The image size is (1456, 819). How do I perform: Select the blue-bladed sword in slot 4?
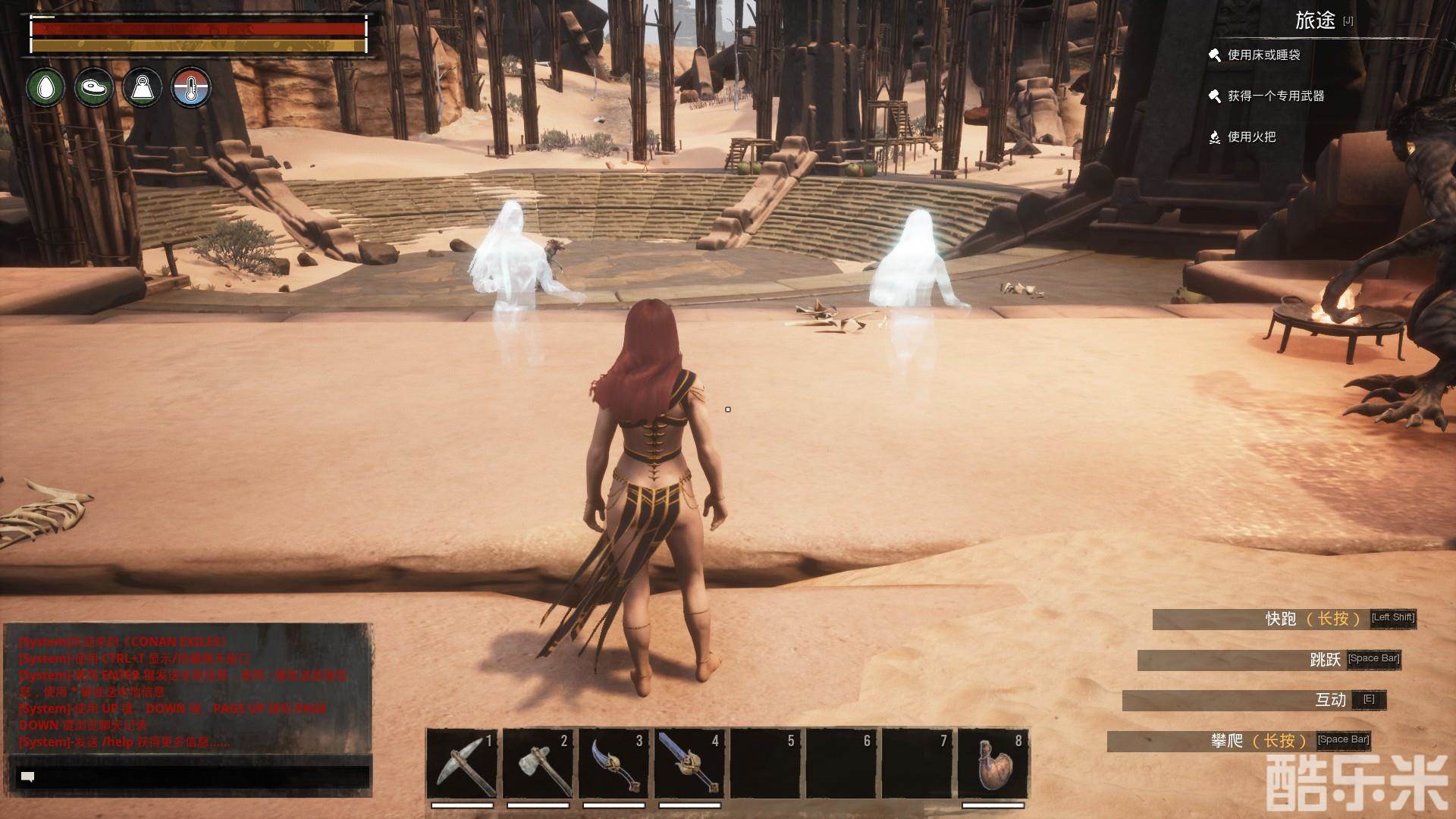click(689, 763)
